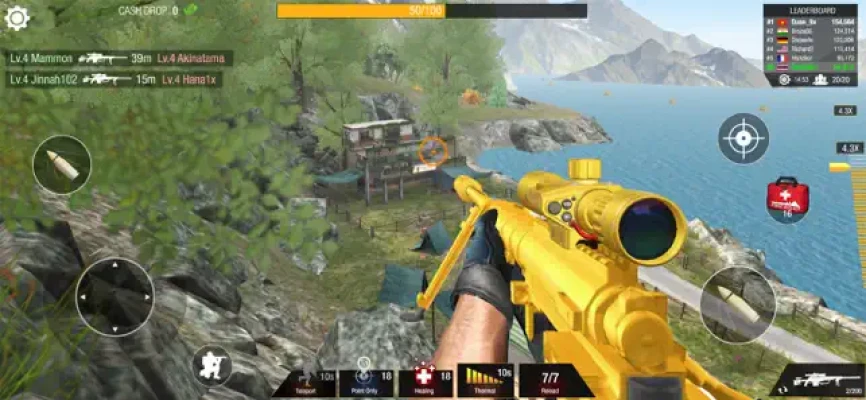This screenshot has height=400, width=866.
Task: Tap the crosshair scope aim button
Action: pos(743,138)
